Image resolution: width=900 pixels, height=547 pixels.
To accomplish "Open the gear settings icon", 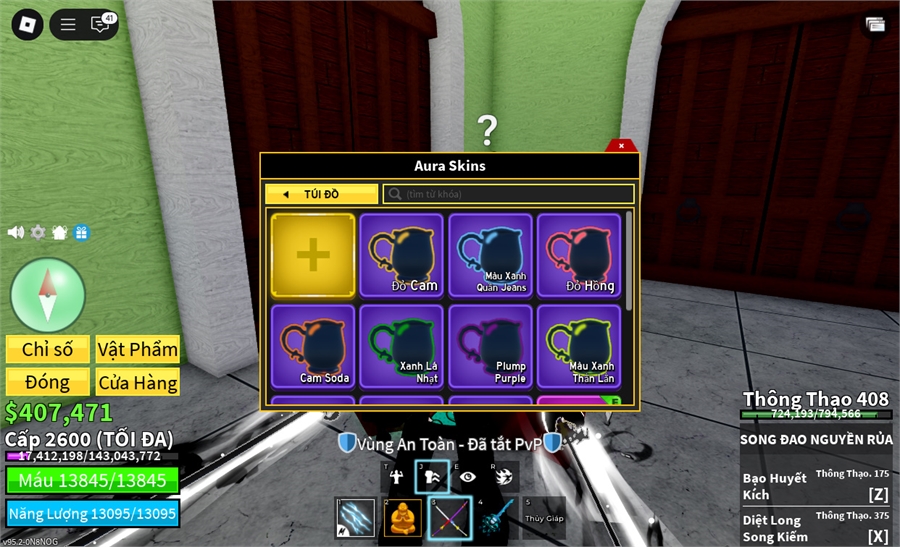I will pos(38,232).
